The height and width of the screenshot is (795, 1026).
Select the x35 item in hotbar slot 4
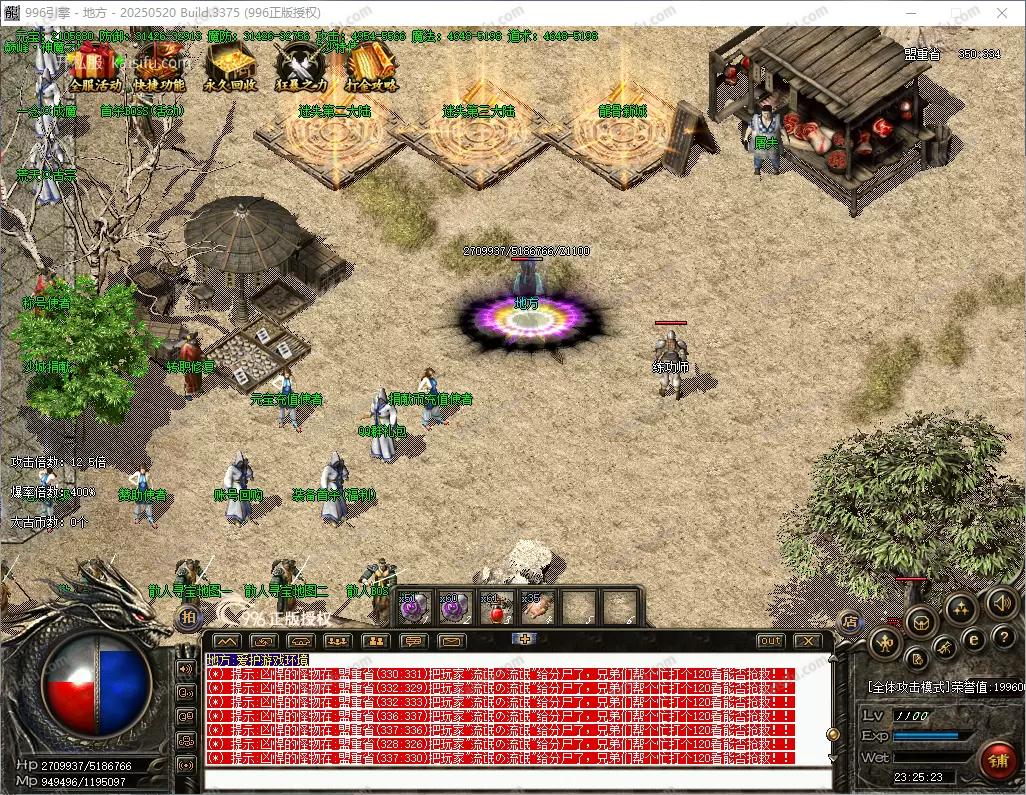[x=536, y=608]
